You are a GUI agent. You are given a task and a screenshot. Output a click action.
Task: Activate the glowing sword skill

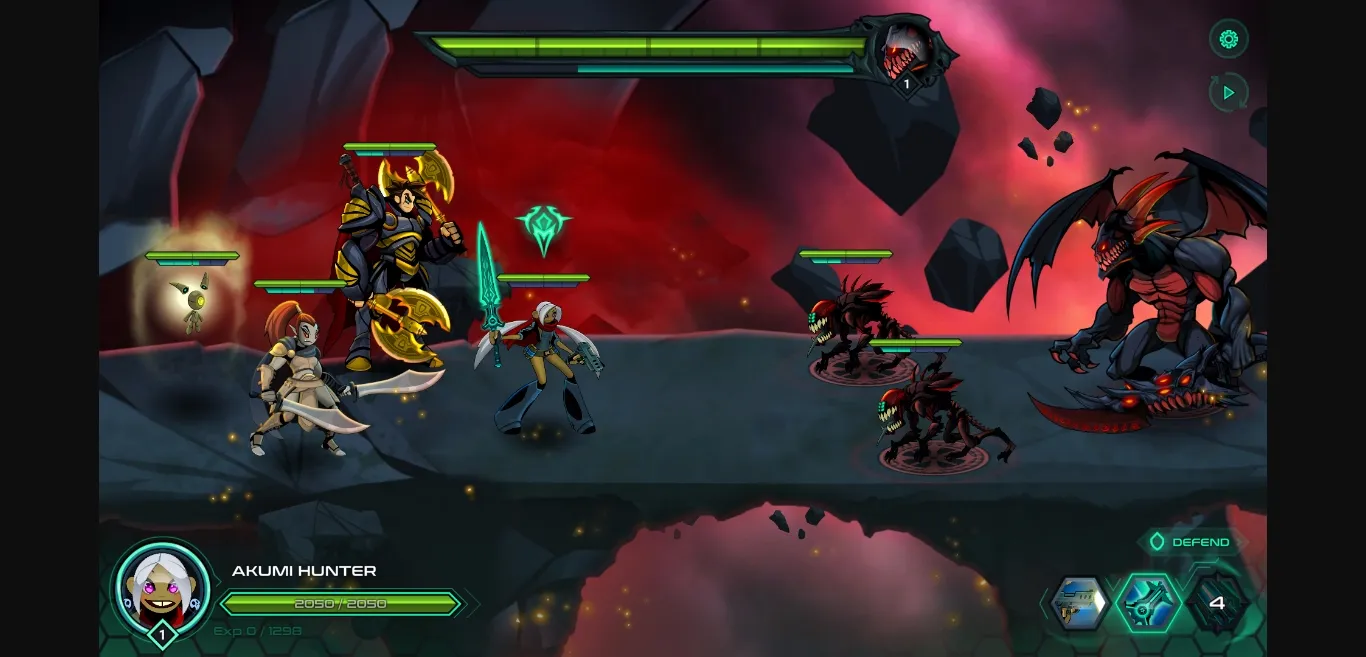click(x=1148, y=603)
